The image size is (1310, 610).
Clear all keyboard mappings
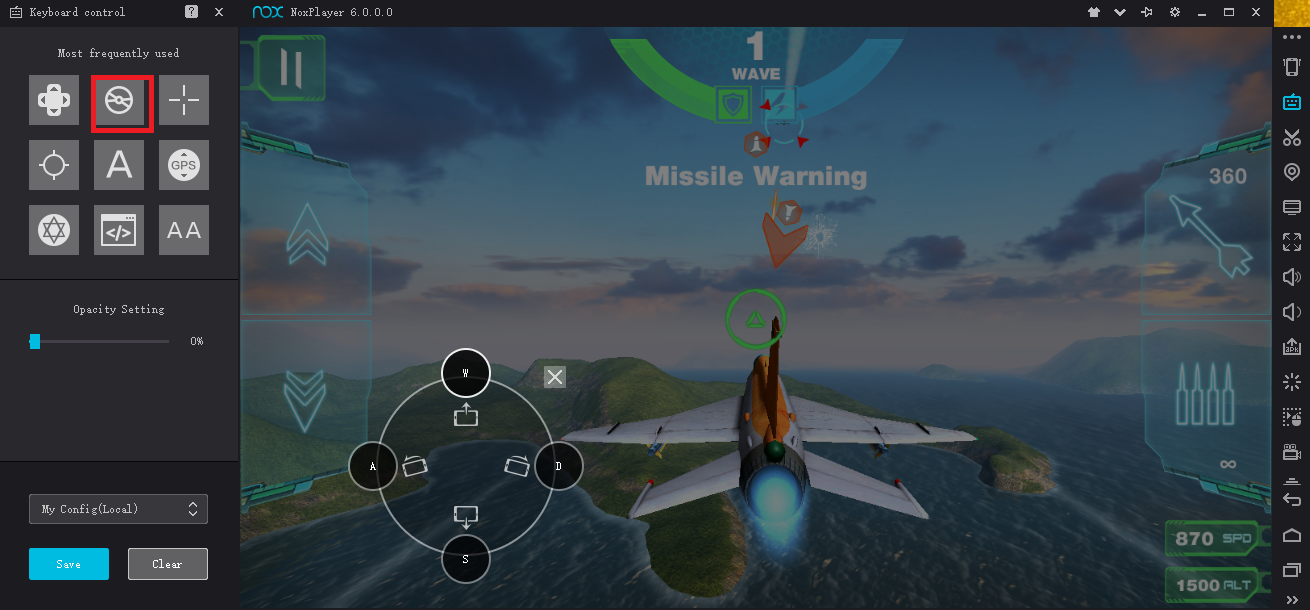(x=167, y=564)
